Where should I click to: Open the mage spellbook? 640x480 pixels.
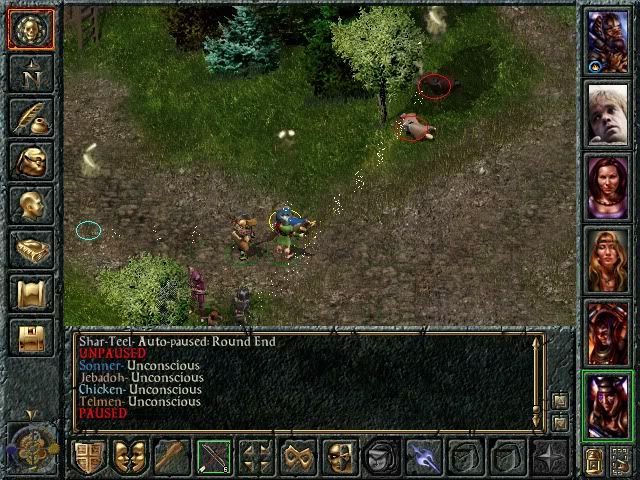point(31,249)
